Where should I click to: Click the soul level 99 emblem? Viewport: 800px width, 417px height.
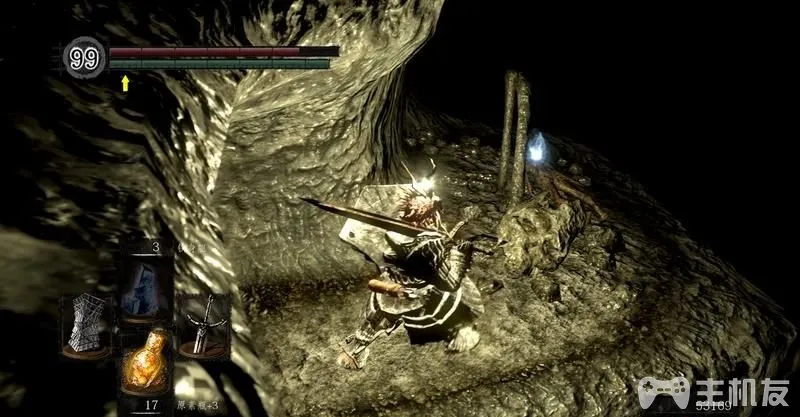[85, 59]
